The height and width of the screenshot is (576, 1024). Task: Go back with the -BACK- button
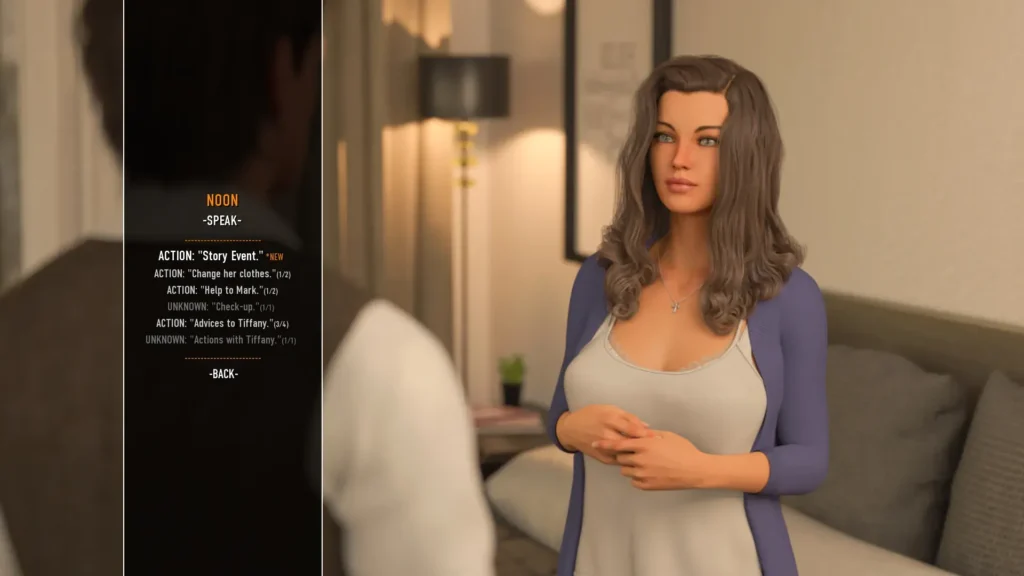pos(223,373)
